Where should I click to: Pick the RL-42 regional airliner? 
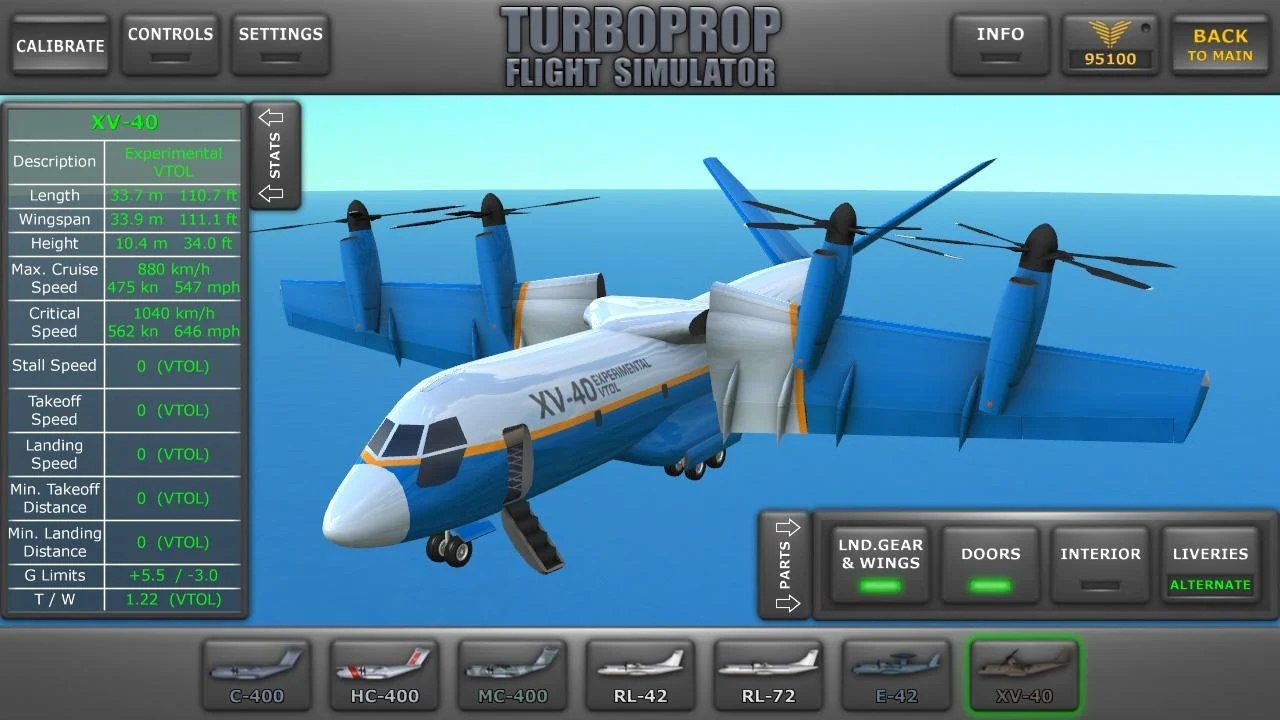pyautogui.click(x=640, y=674)
